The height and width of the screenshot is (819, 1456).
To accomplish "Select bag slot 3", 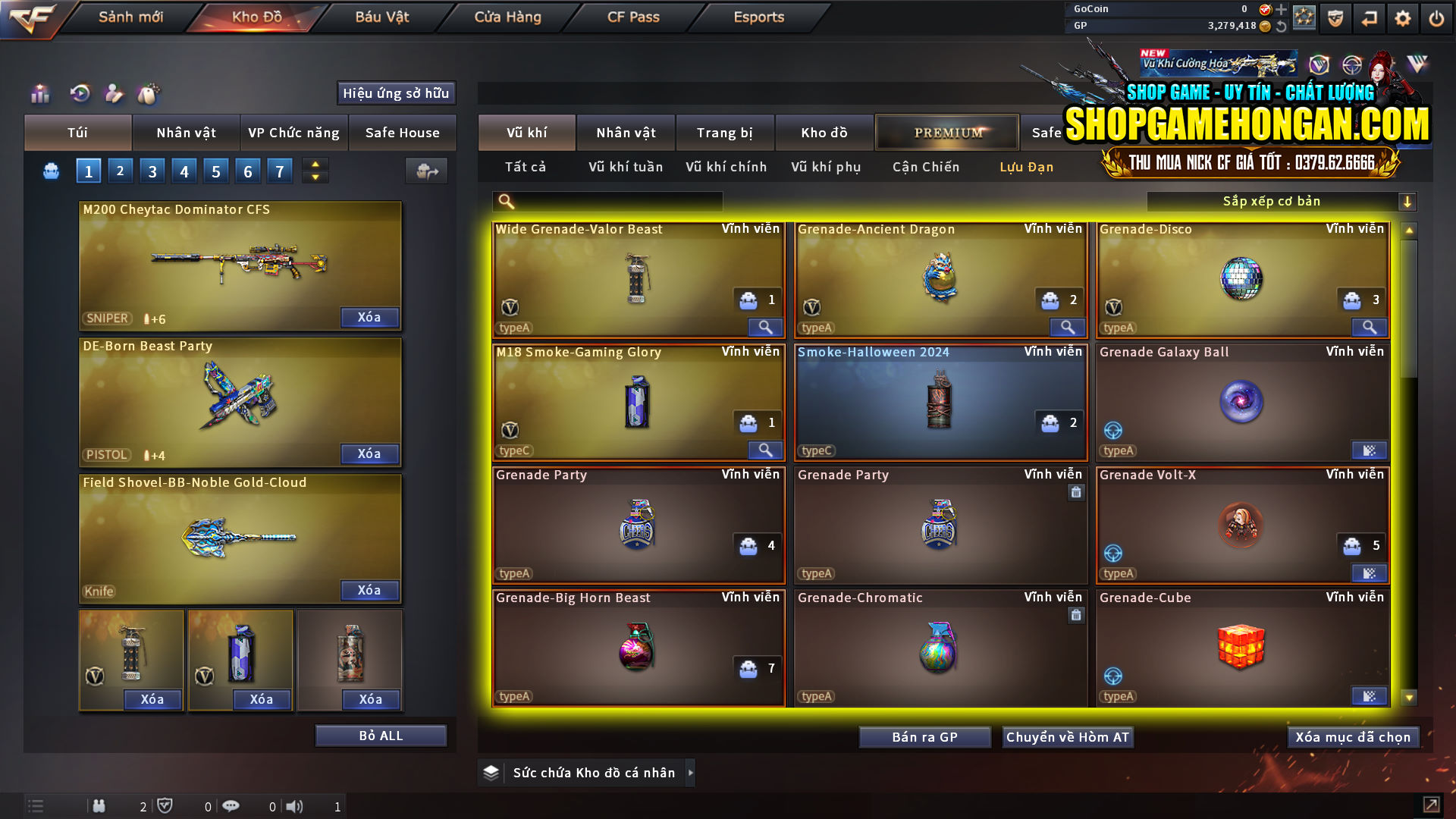I will [x=152, y=170].
